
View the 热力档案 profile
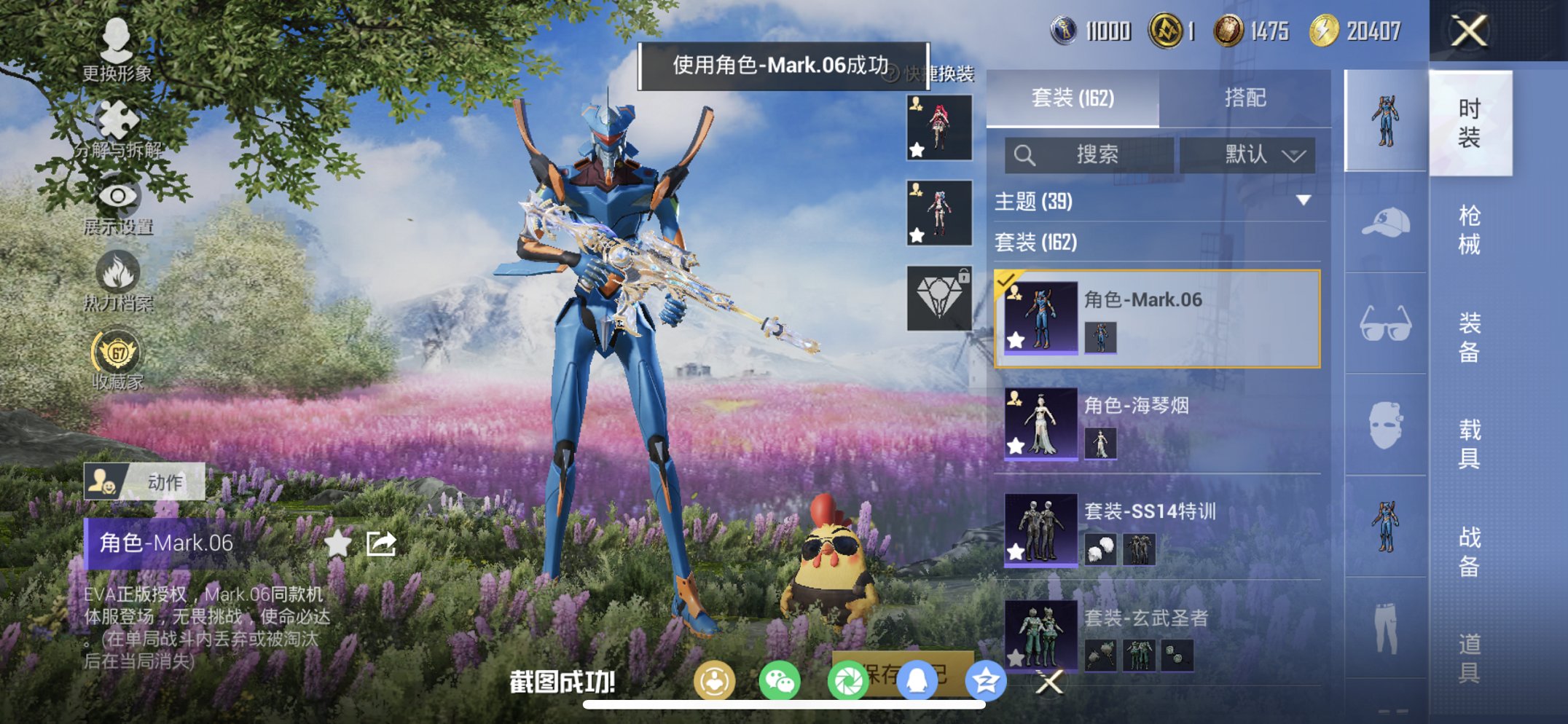pyautogui.click(x=117, y=273)
